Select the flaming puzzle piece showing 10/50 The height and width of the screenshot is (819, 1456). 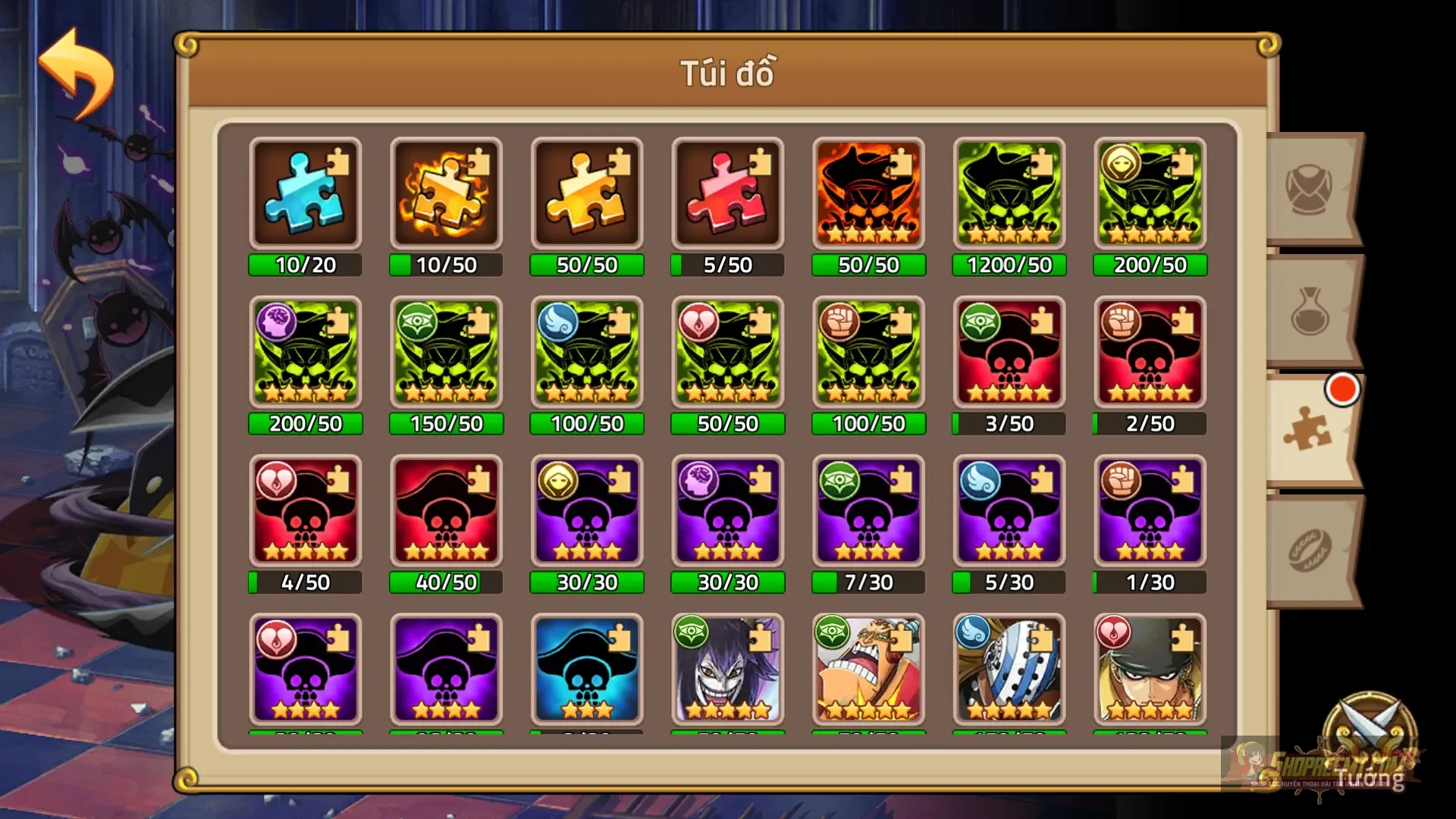pyautogui.click(x=446, y=193)
